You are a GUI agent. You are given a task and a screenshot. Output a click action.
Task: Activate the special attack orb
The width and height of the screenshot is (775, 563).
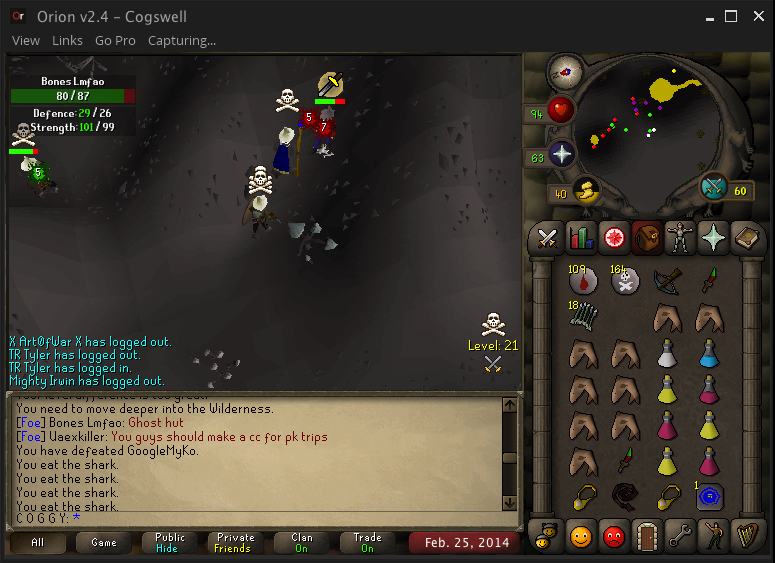[x=713, y=187]
